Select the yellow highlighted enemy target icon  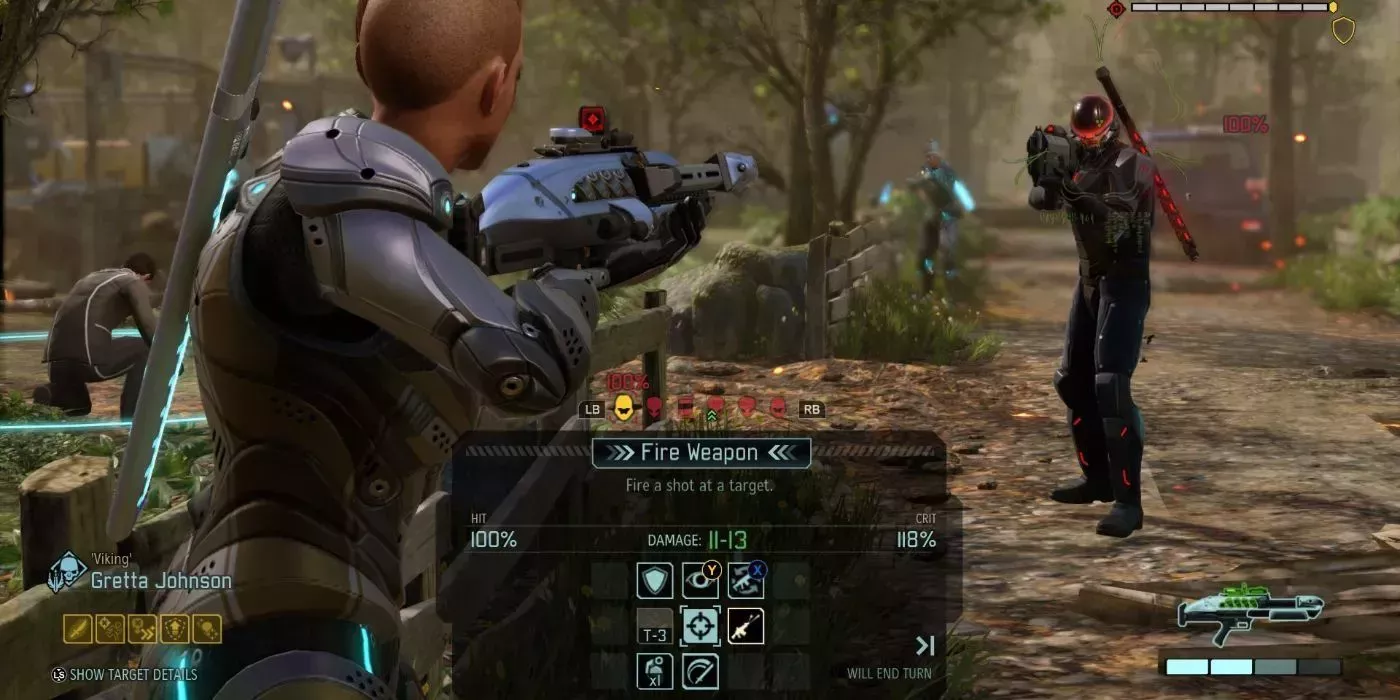[x=624, y=408]
